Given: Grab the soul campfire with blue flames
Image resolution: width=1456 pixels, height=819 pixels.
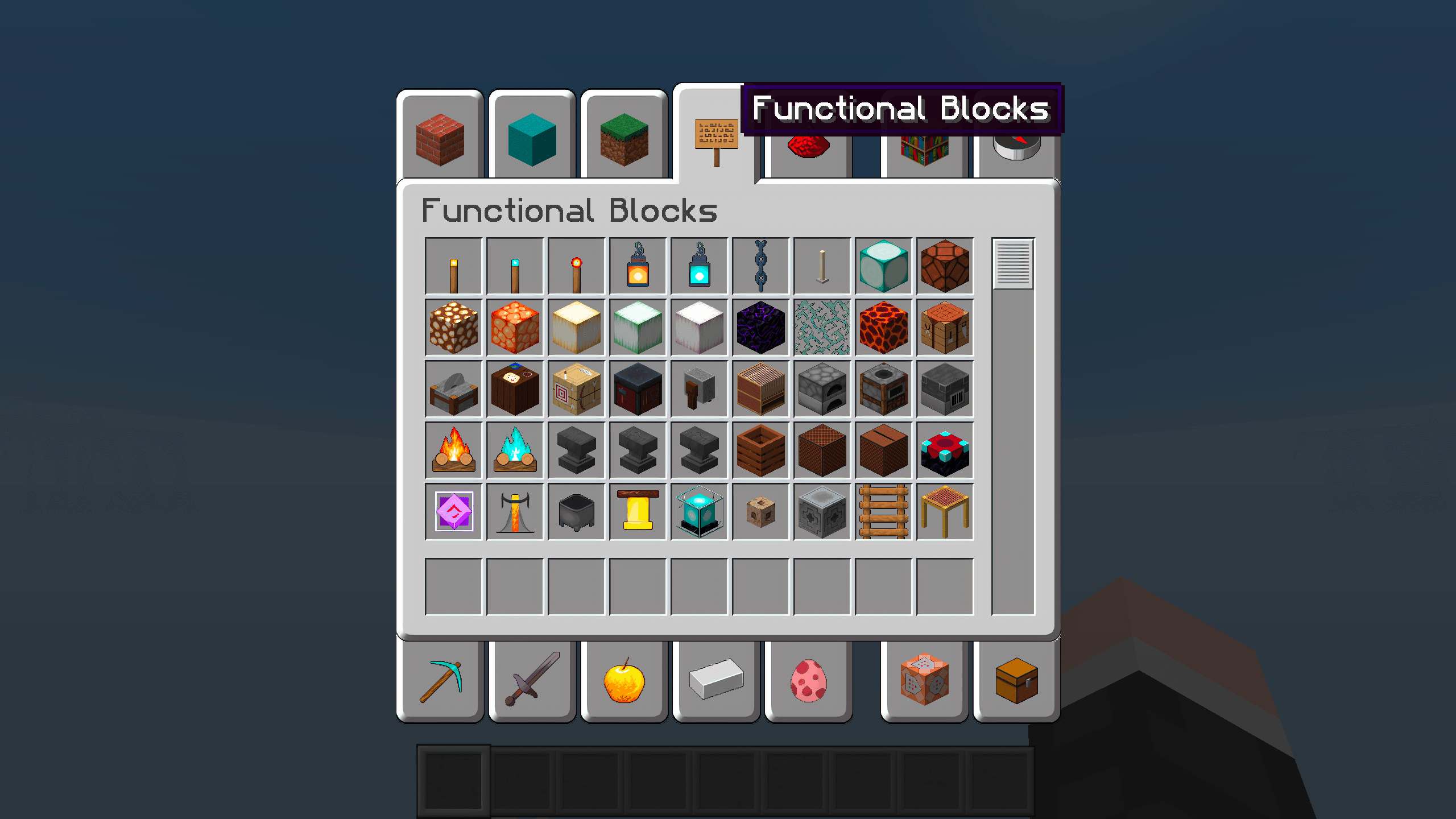Looking at the screenshot, I should pos(515,450).
